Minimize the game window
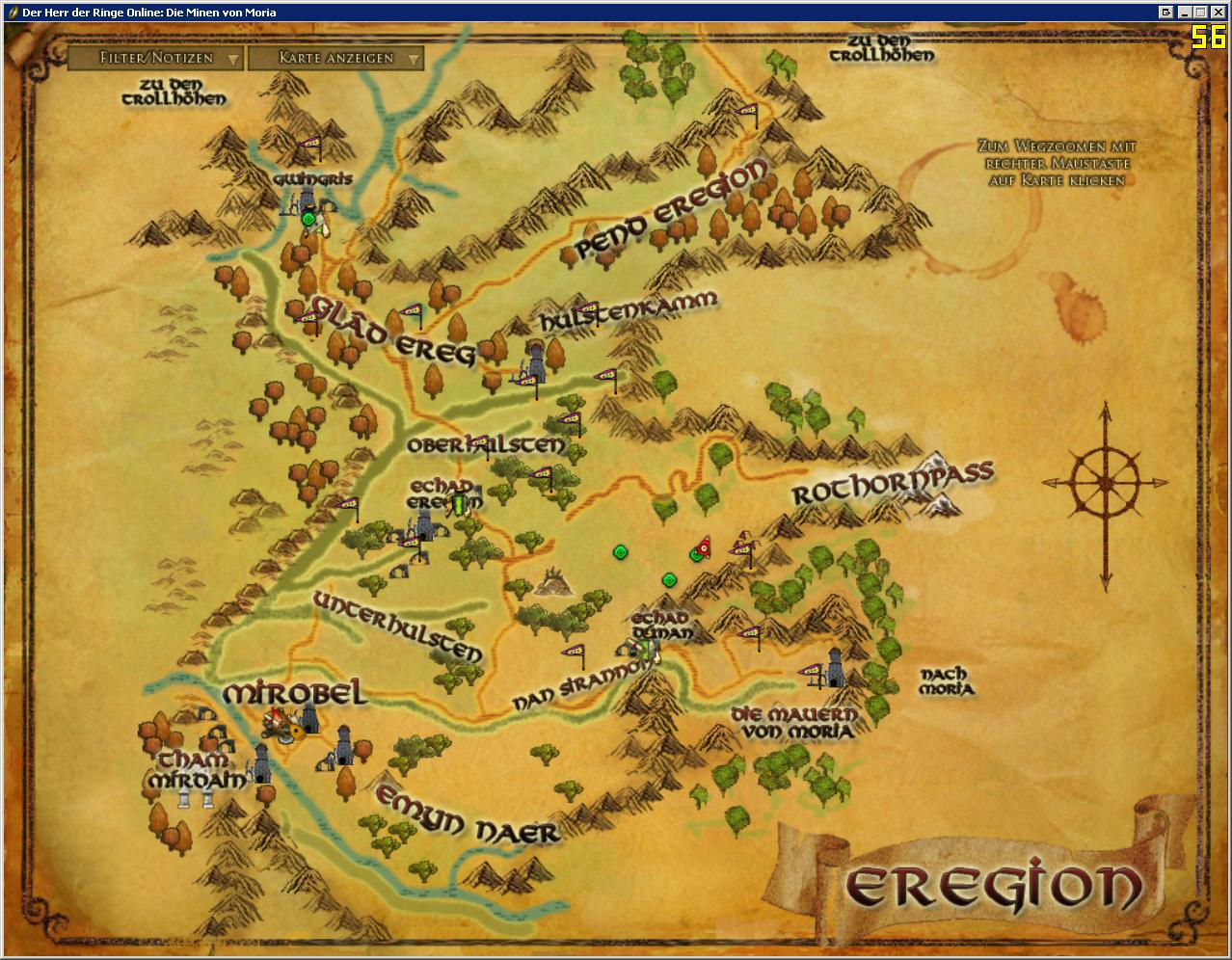This screenshot has width=1232, height=960. (1184, 13)
